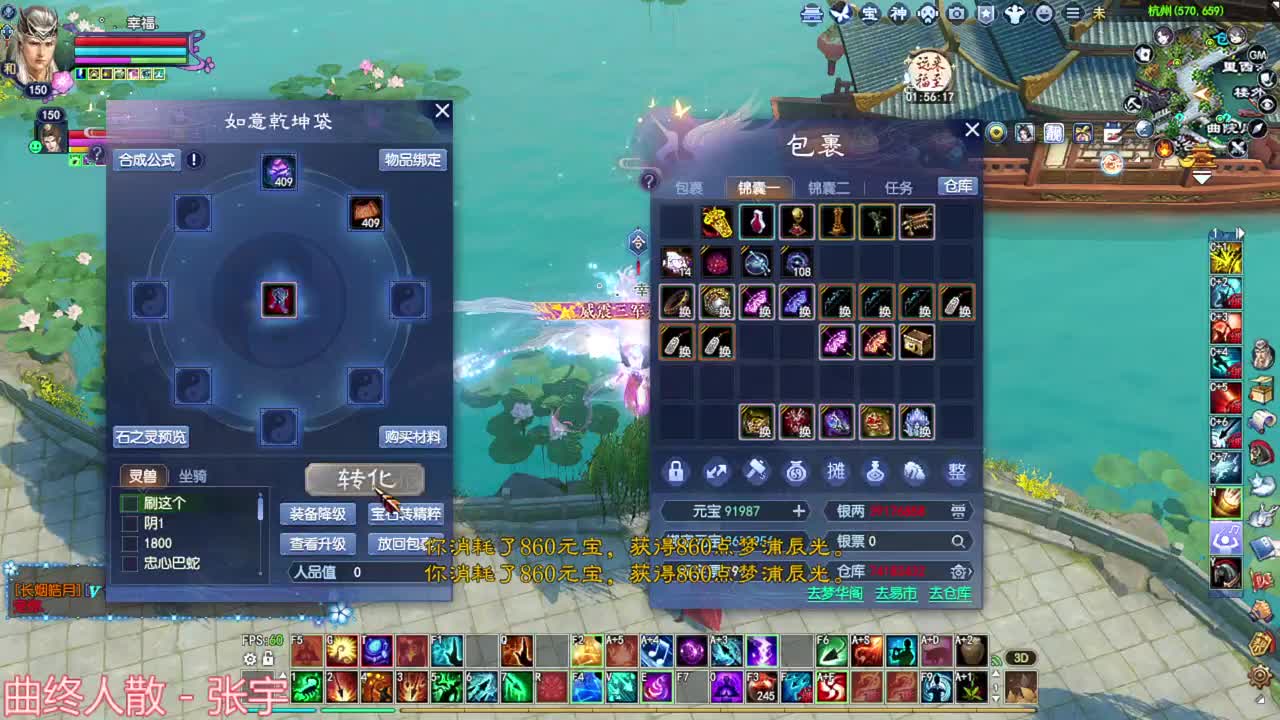This screenshot has height=720, width=1280.
Task: Enable the 忠心巴蛇 checkbox
Action: pos(129,562)
